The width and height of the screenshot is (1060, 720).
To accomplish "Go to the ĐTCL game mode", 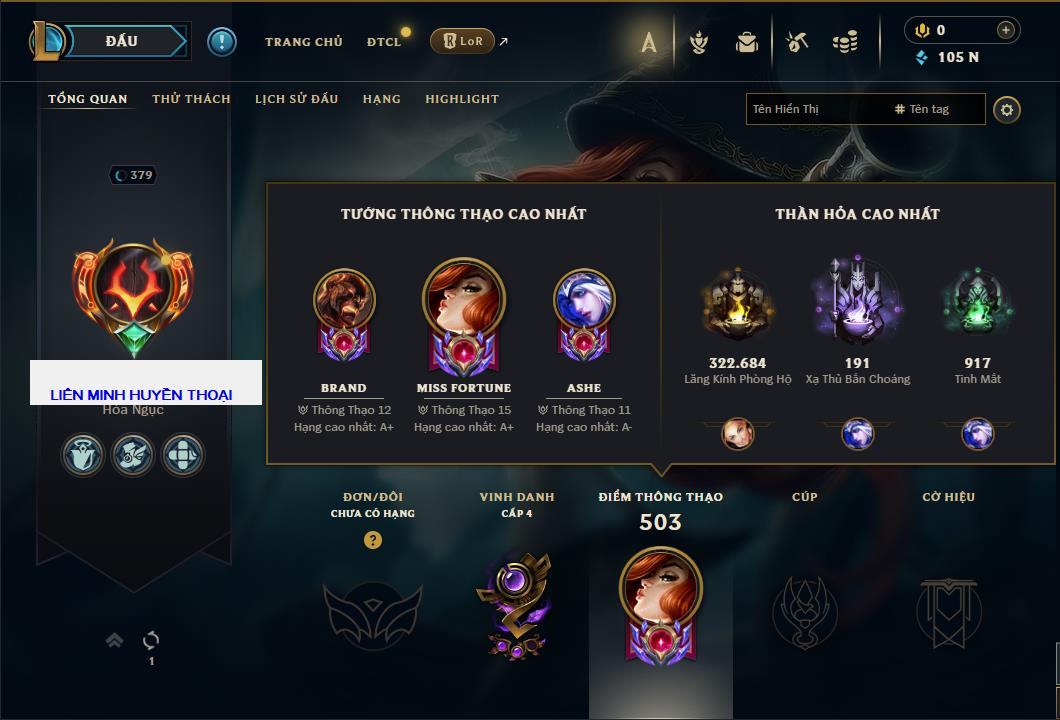I will click(x=384, y=42).
